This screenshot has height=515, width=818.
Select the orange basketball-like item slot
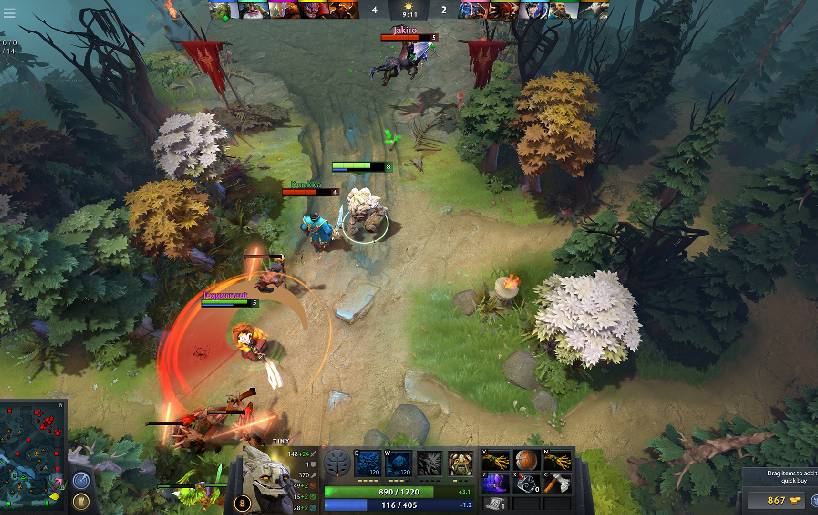click(526, 459)
